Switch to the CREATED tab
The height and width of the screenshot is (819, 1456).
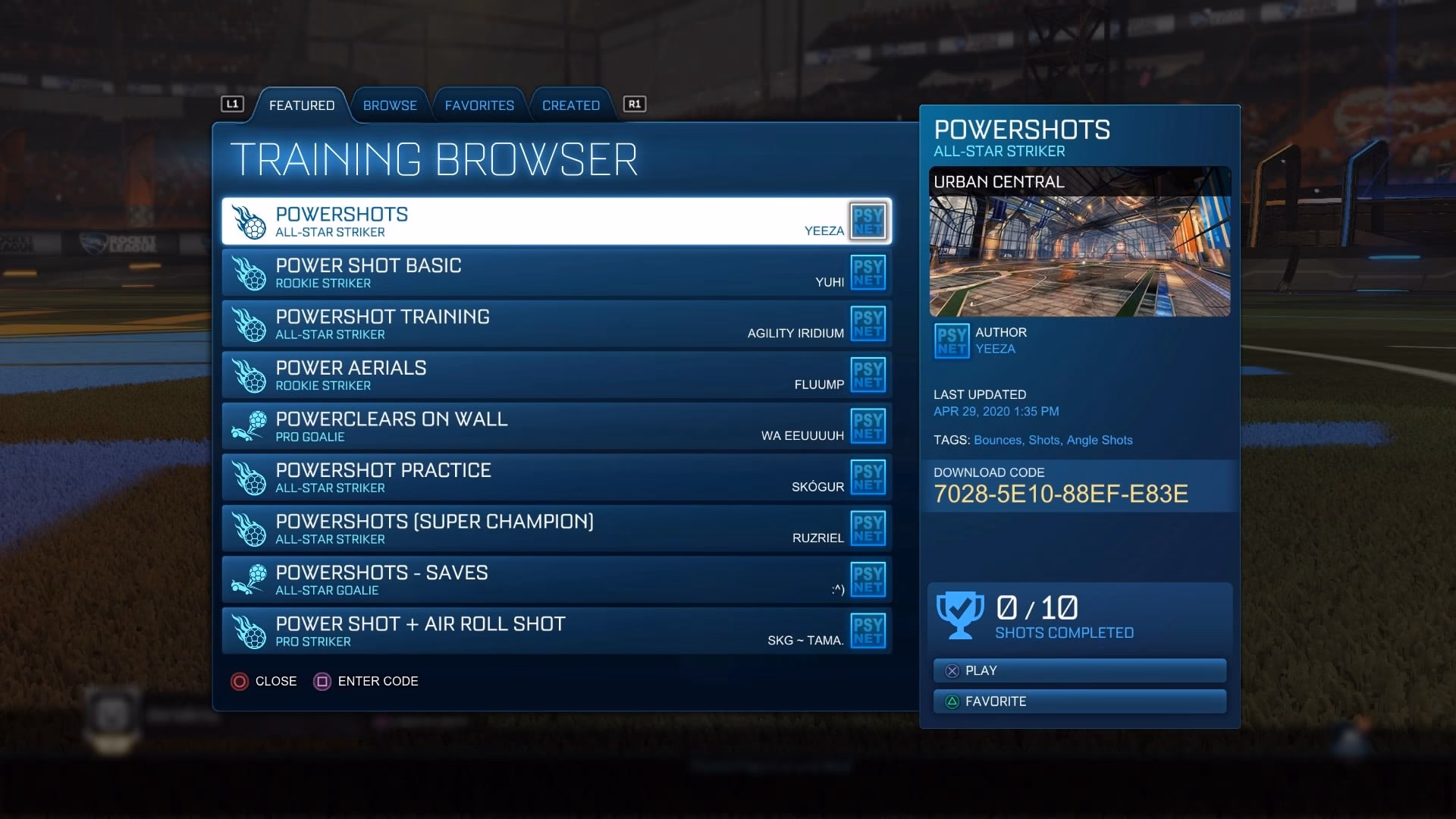570,105
